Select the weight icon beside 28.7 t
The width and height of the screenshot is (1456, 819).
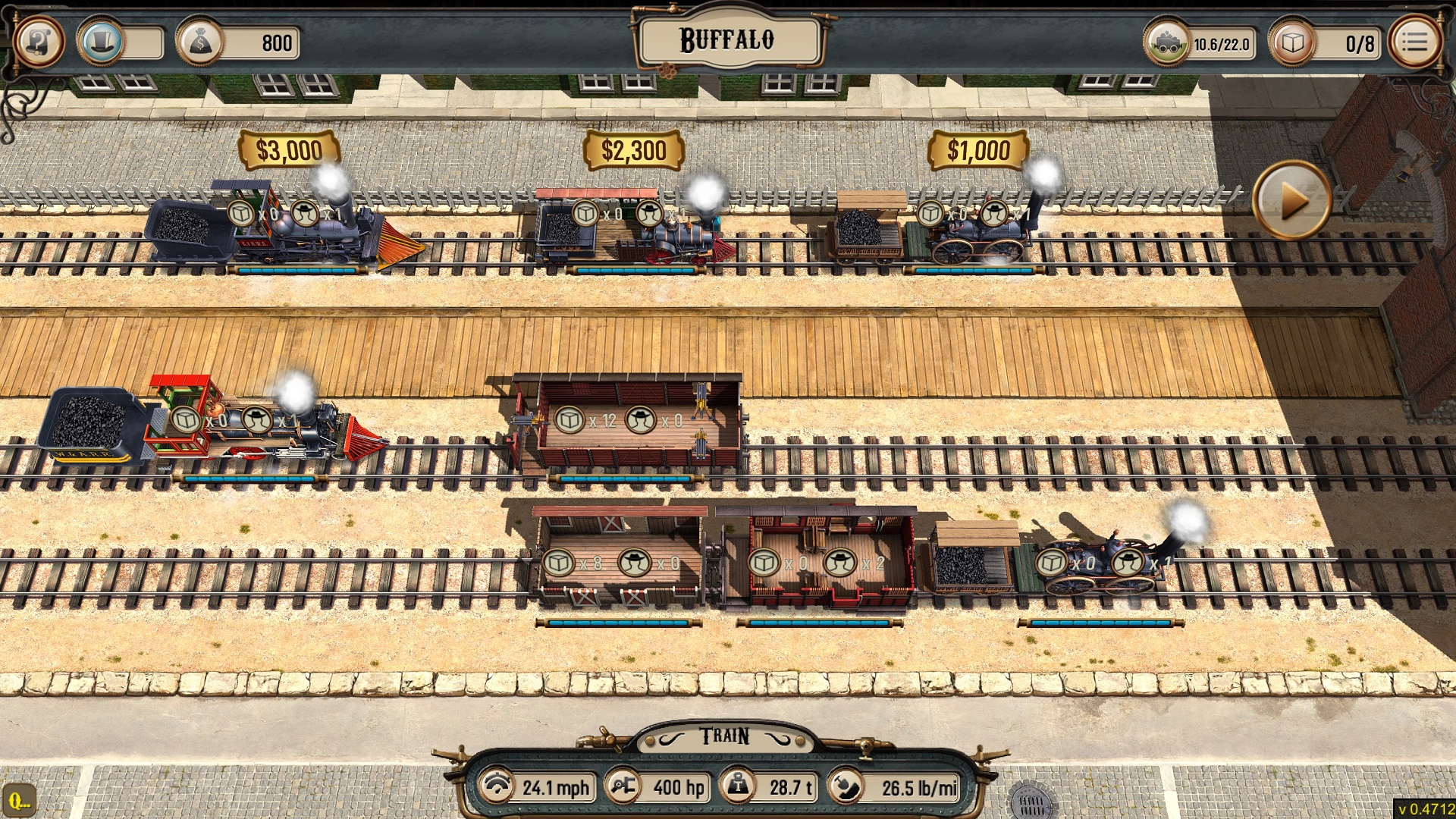coord(739,787)
